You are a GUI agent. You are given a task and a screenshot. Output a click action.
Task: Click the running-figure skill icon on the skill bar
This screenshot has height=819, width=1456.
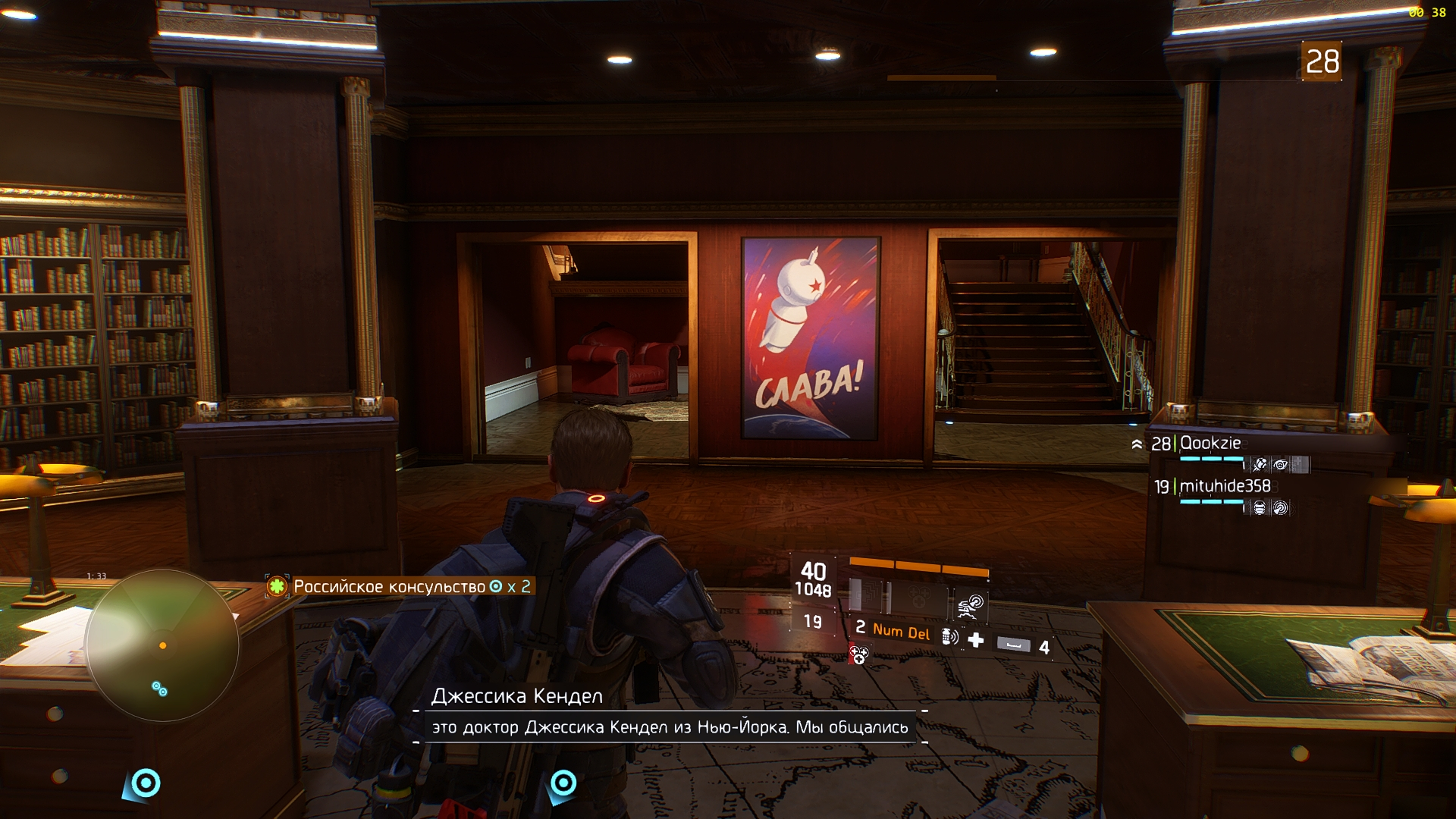pyautogui.click(x=968, y=604)
